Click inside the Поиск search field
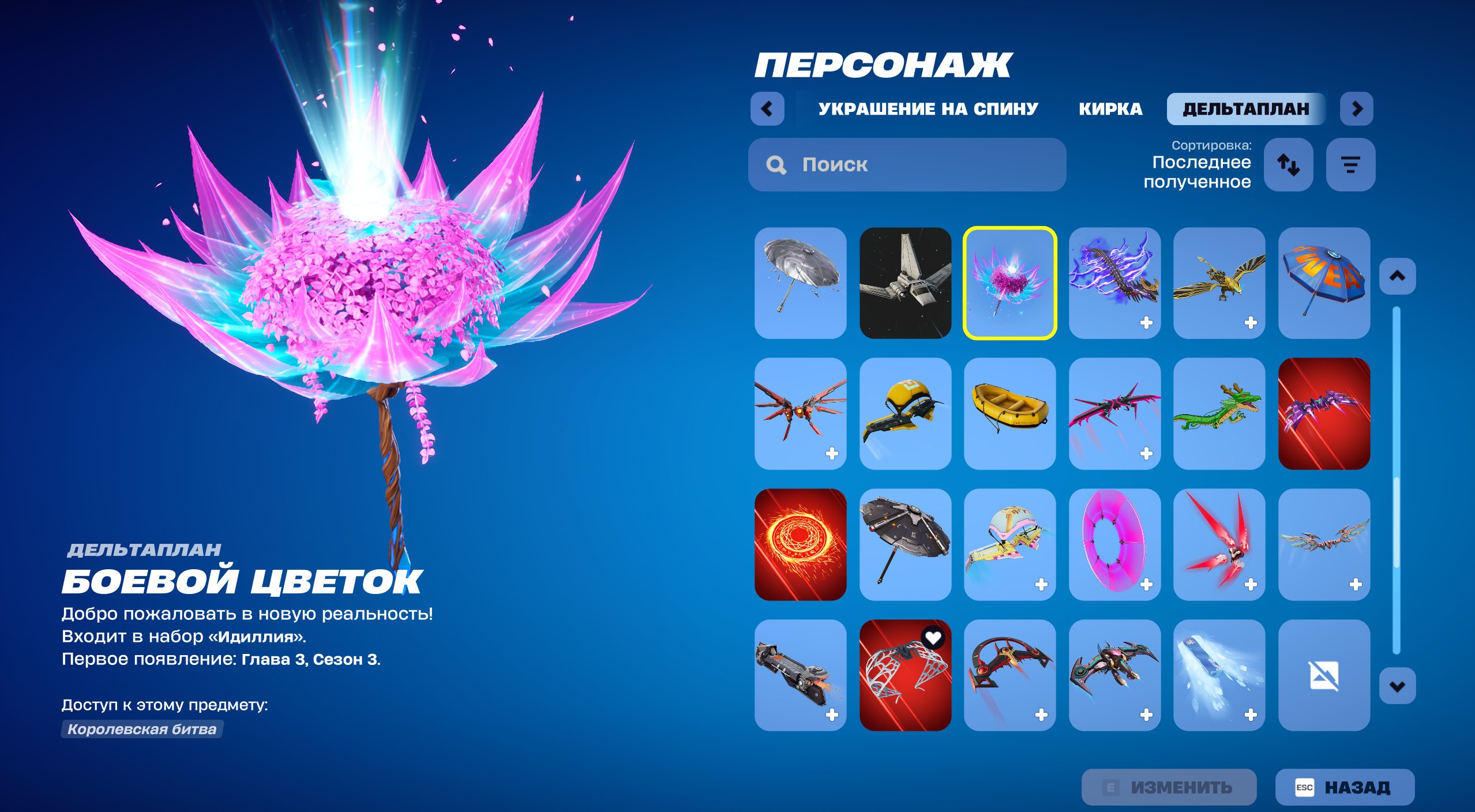The height and width of the screenshot is (812, 1475). click(x=906, y=166)
